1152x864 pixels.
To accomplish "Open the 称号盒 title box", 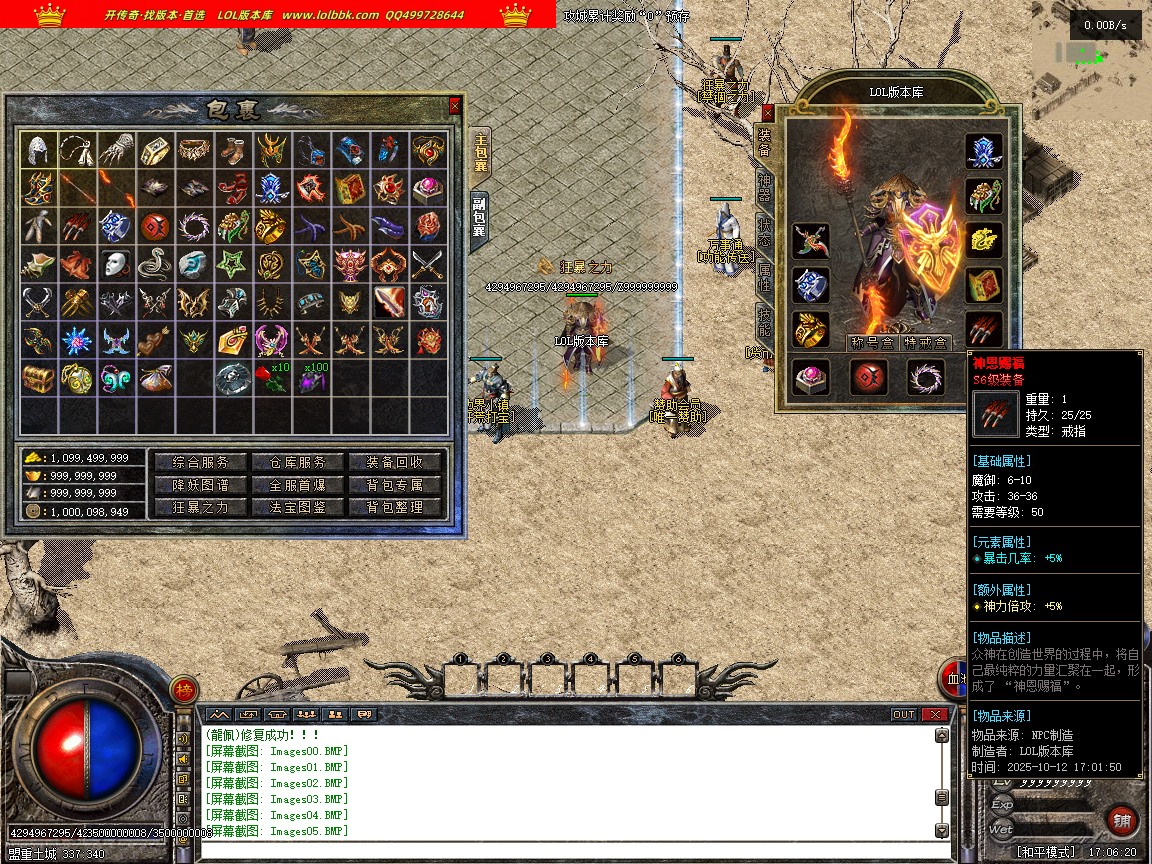I will [871, 343].
